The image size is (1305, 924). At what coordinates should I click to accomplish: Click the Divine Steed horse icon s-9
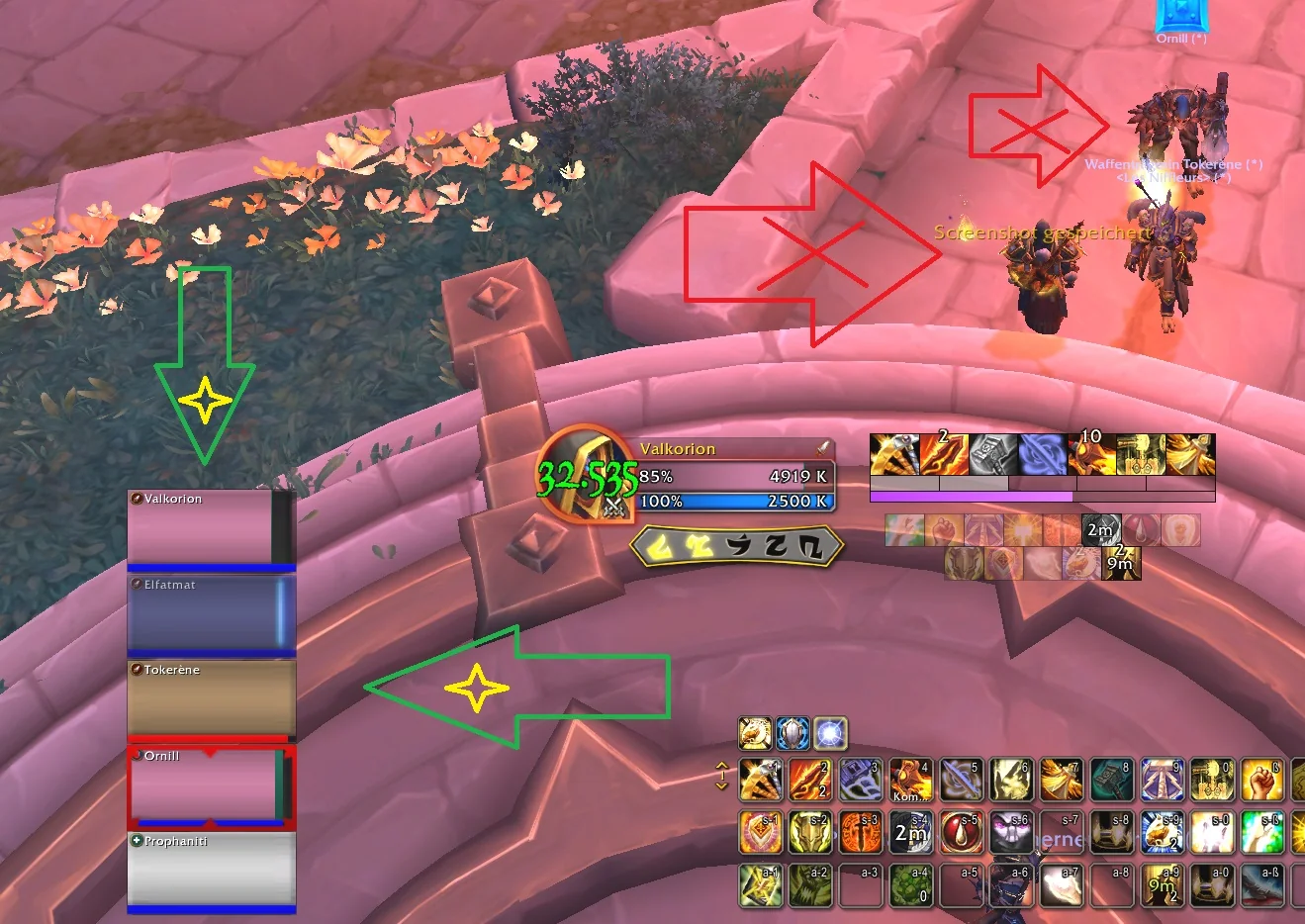tap(1161, 831)
